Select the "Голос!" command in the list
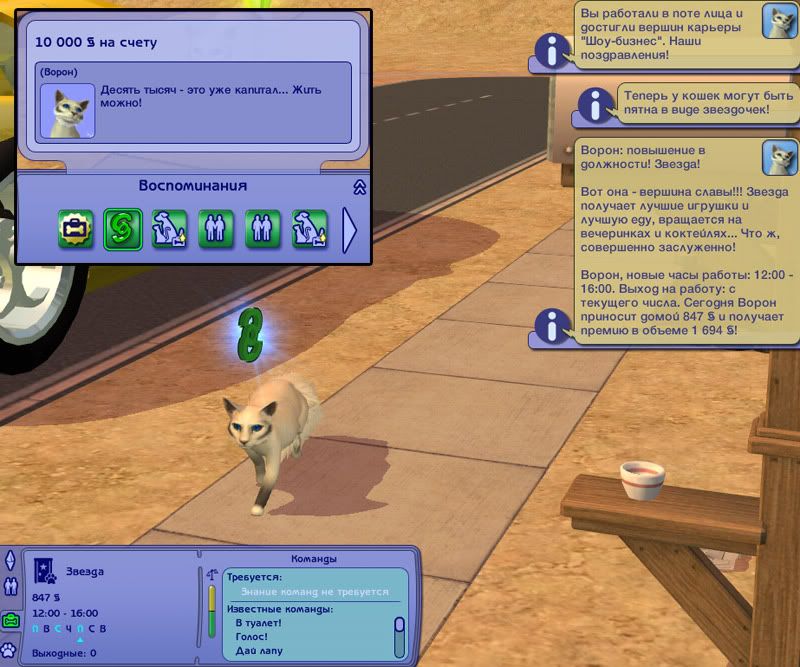This screenshot has height=667, width=800. (x=250, y=635)
